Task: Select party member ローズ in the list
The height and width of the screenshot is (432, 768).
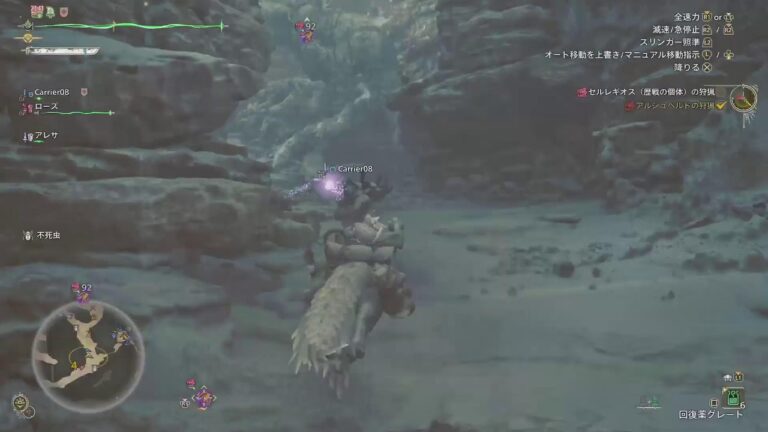Action: [x=47, y=106]
